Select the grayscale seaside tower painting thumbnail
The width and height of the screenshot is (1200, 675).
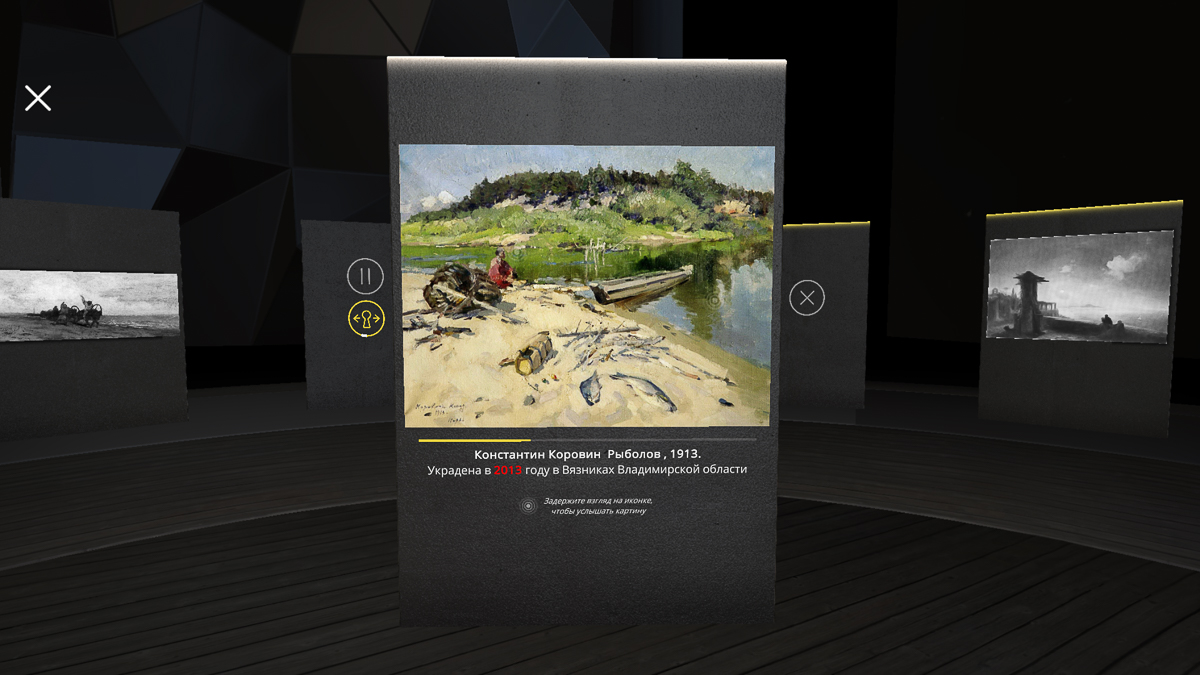[1079, 286]
